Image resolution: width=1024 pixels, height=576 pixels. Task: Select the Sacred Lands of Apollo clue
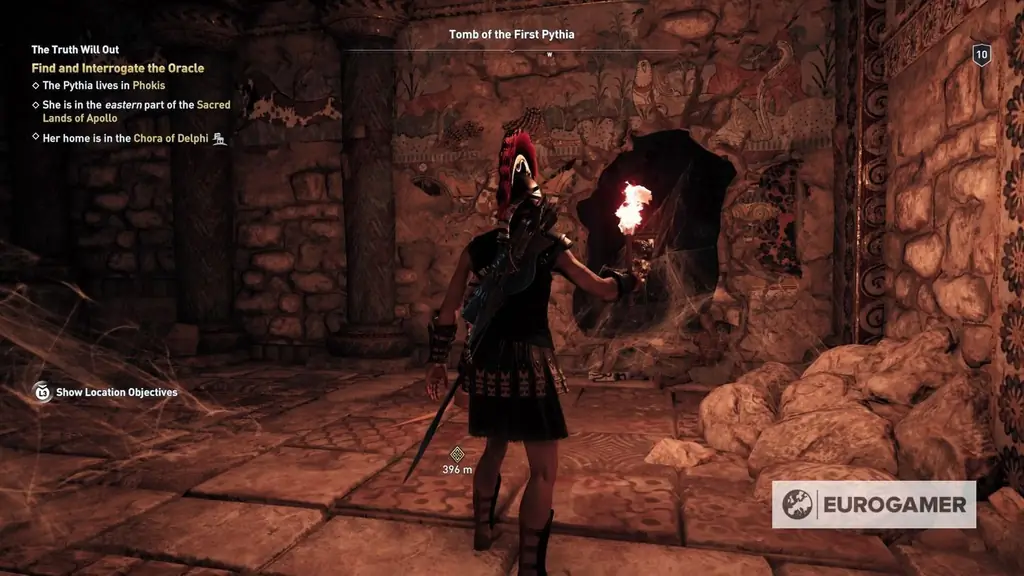click(137, 111)
